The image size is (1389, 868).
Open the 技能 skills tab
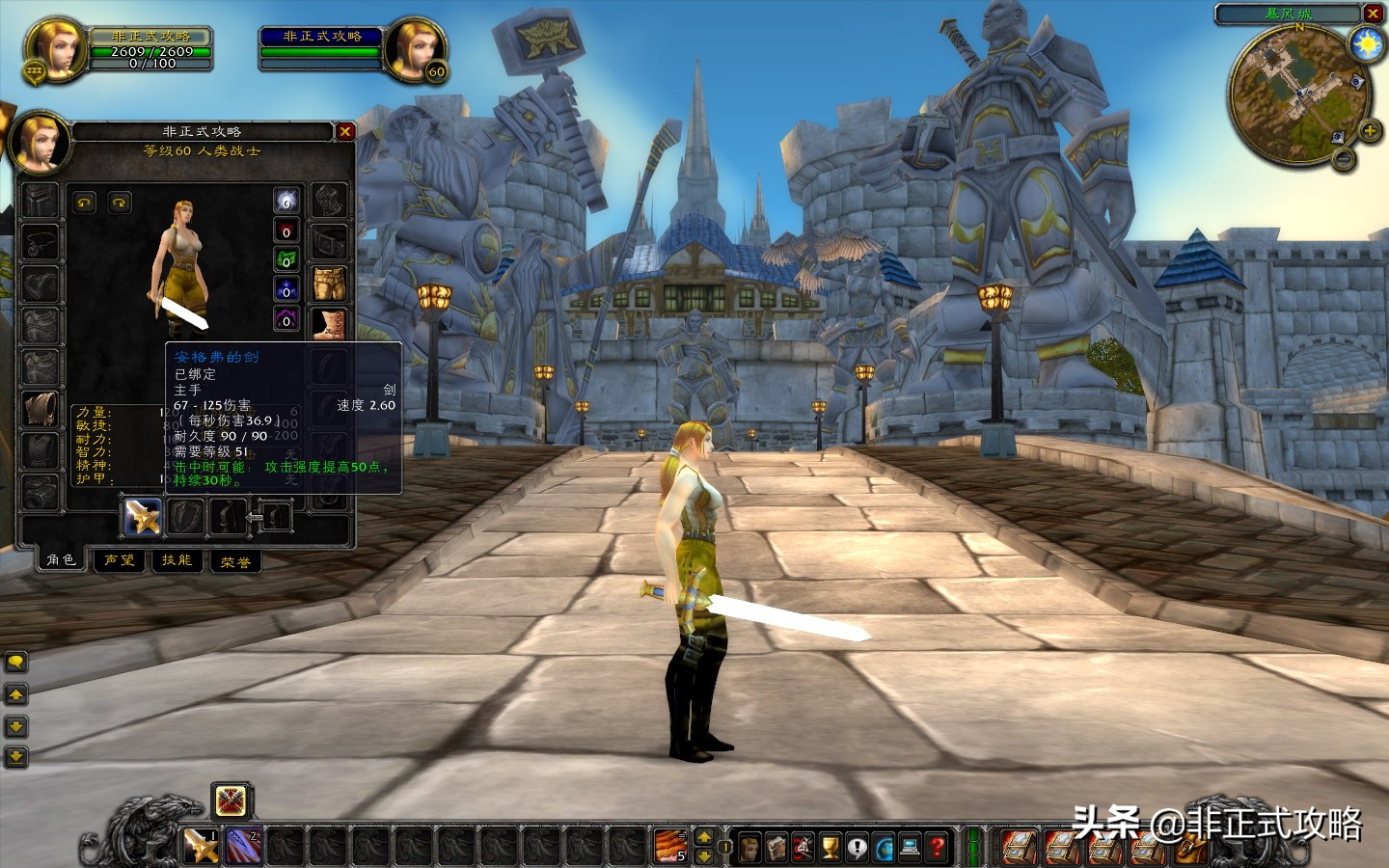(177, 560)
